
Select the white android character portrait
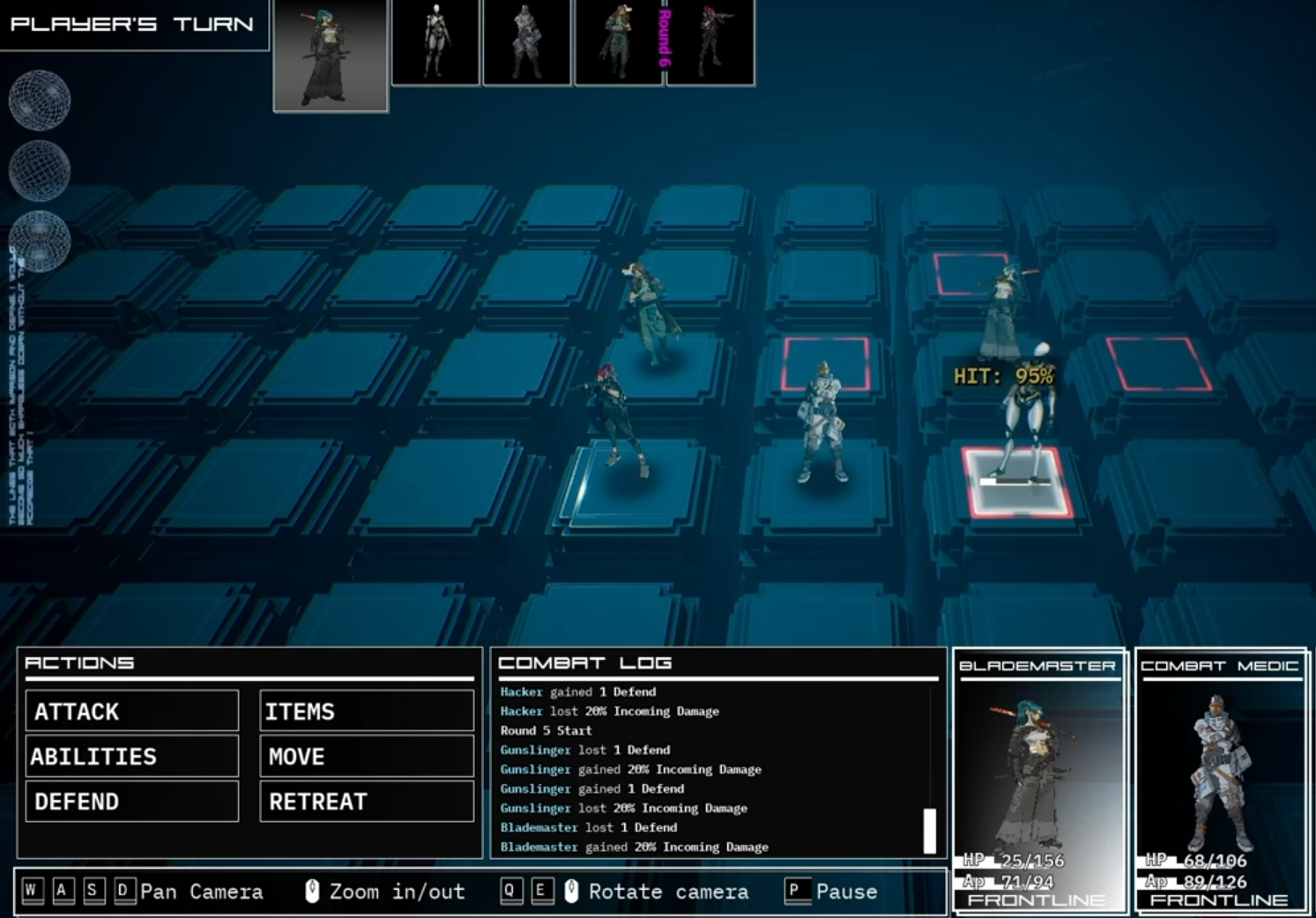435,41
